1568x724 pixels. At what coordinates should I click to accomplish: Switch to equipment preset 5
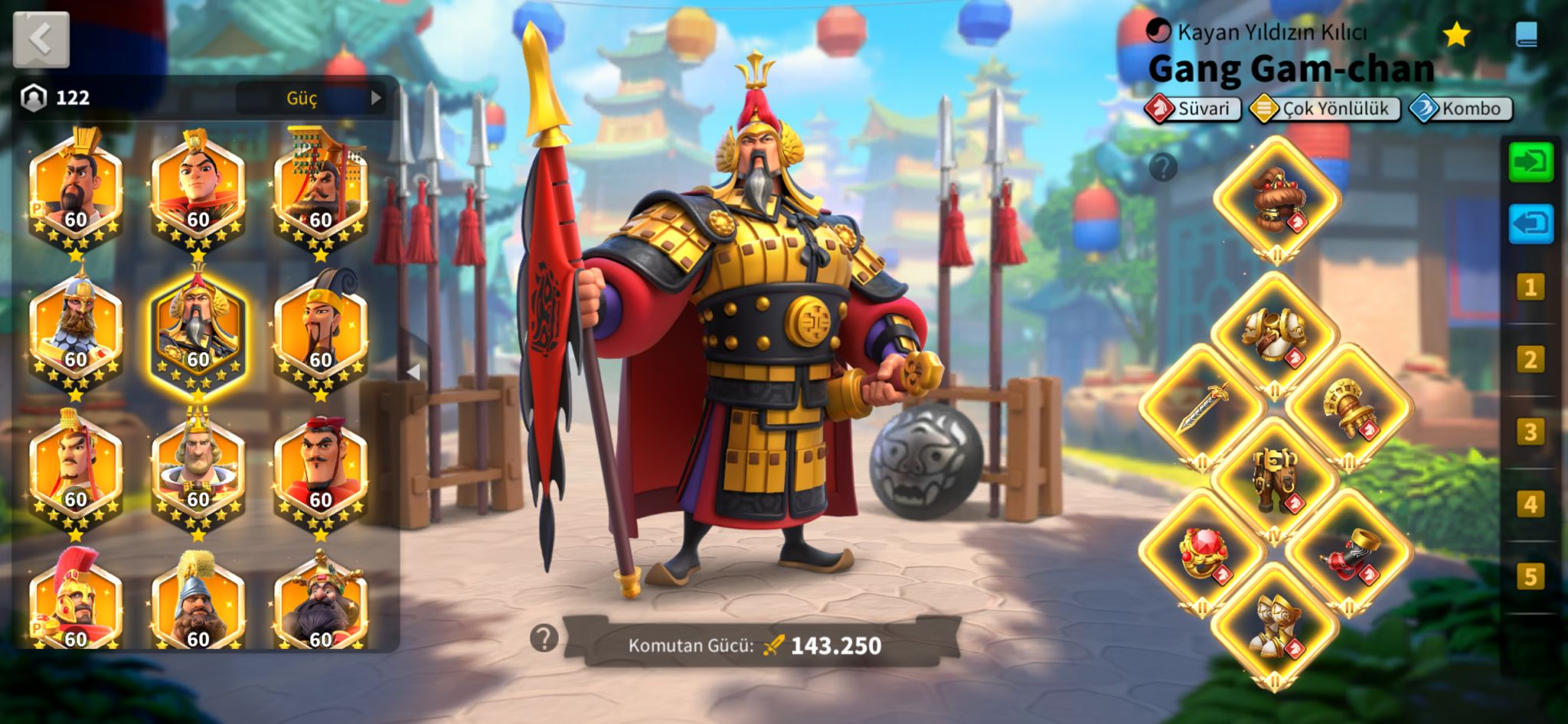point(1530,576)
